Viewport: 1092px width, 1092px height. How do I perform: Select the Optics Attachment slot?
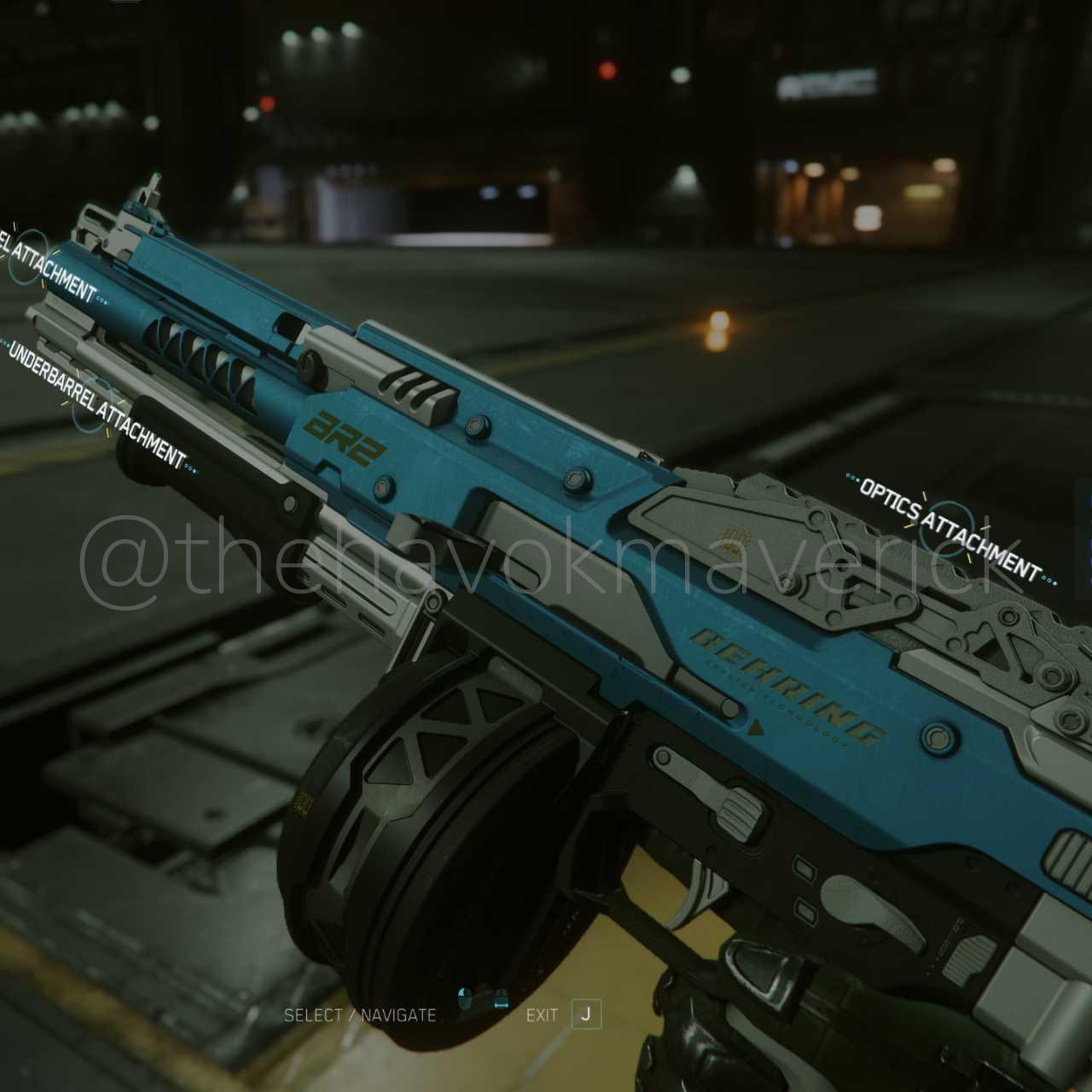pos(950,526)
